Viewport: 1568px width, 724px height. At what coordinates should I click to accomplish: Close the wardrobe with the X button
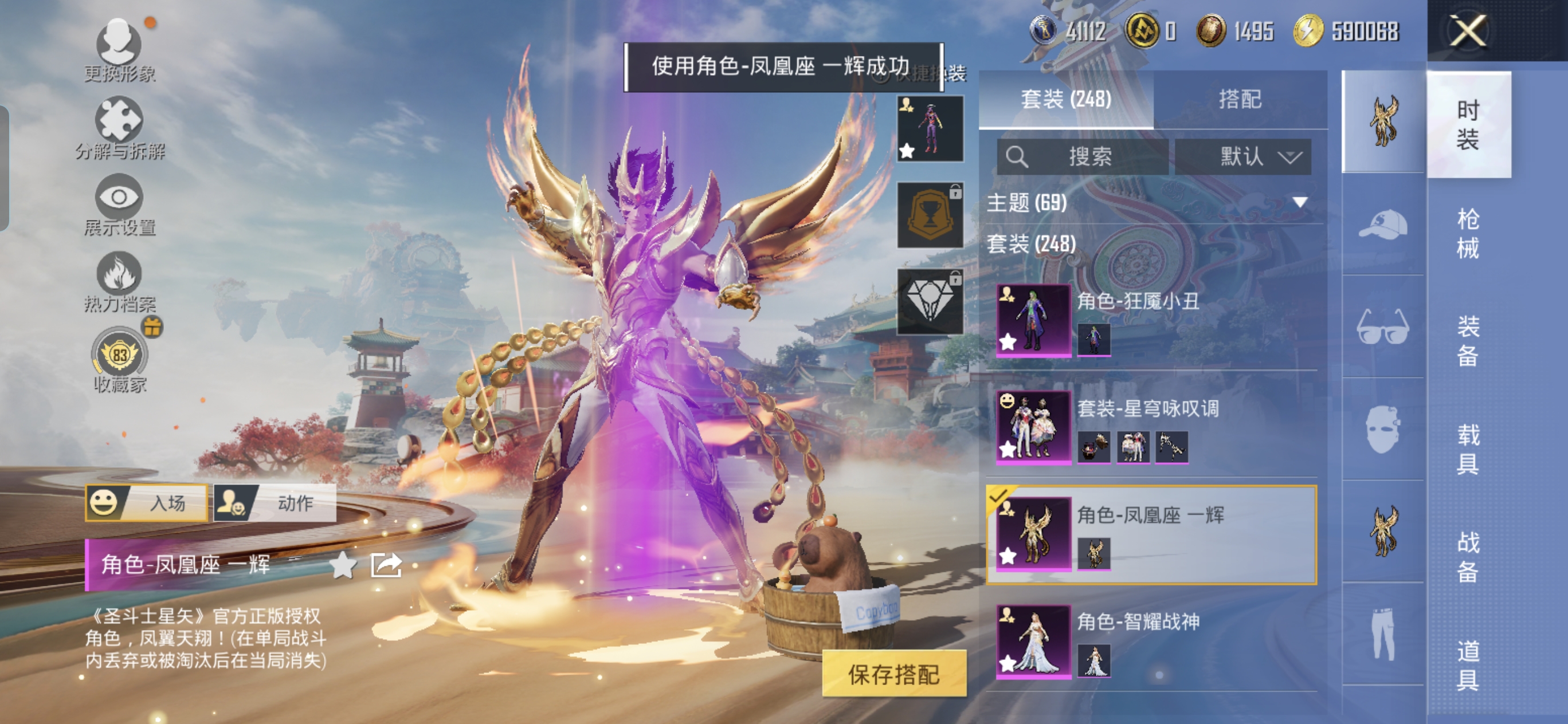pyautogui.click(x=1468, y=30)
